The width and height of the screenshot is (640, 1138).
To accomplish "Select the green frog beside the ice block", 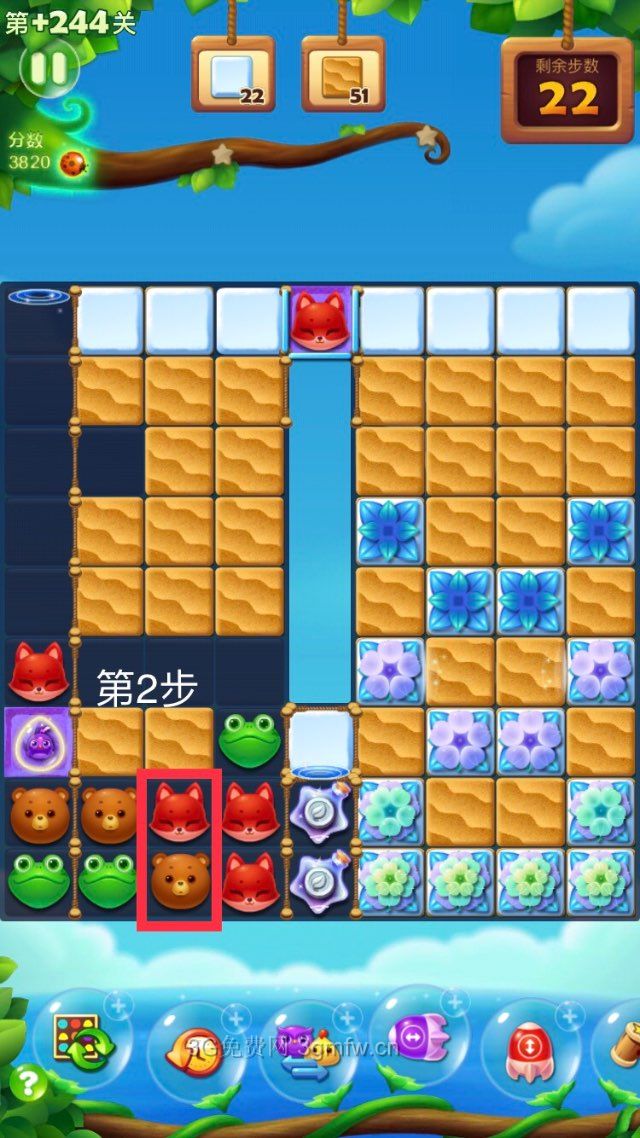I will (x=249, y=741).
